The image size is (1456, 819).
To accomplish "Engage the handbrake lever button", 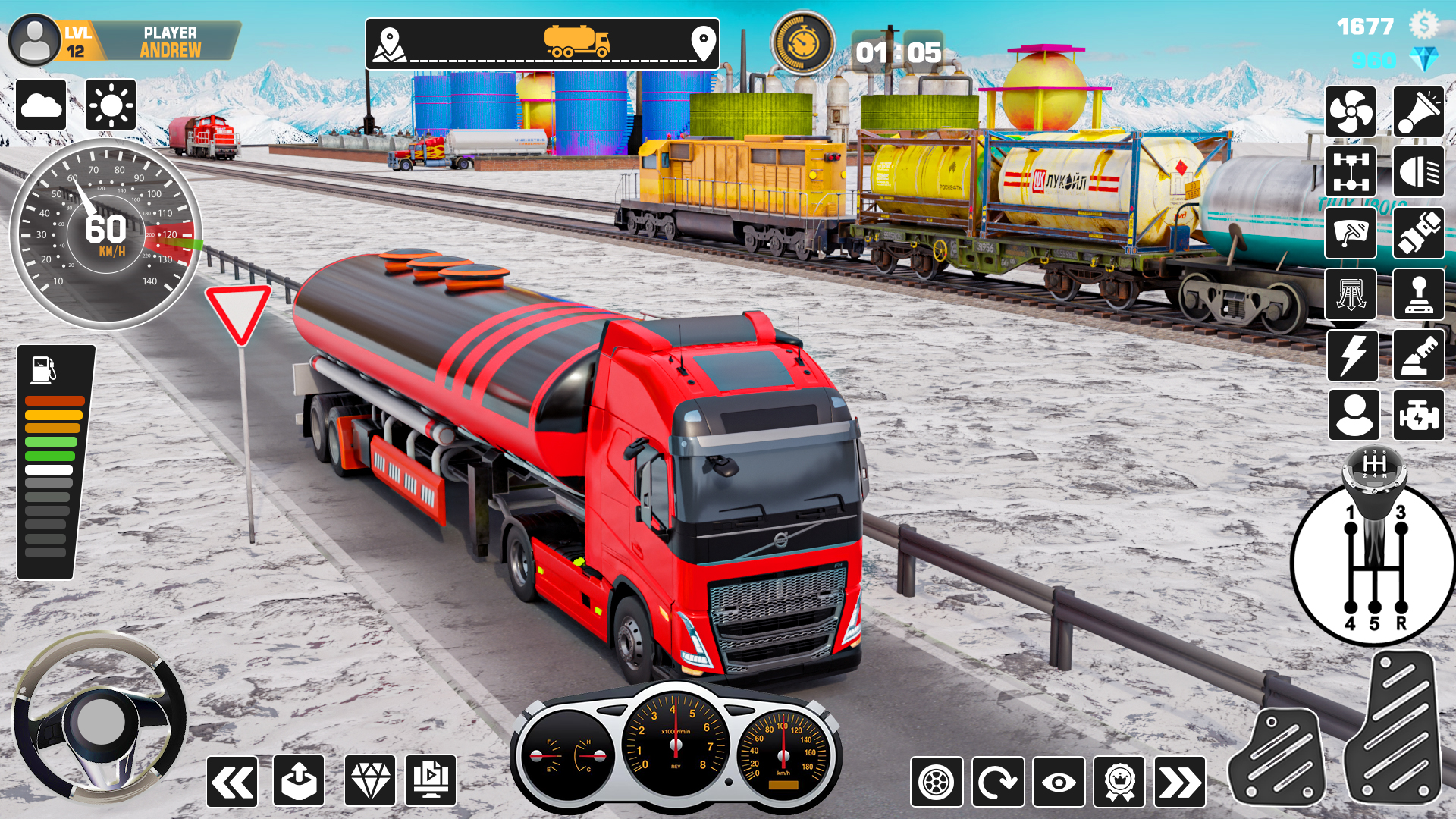I will [x=1418, y=294].
